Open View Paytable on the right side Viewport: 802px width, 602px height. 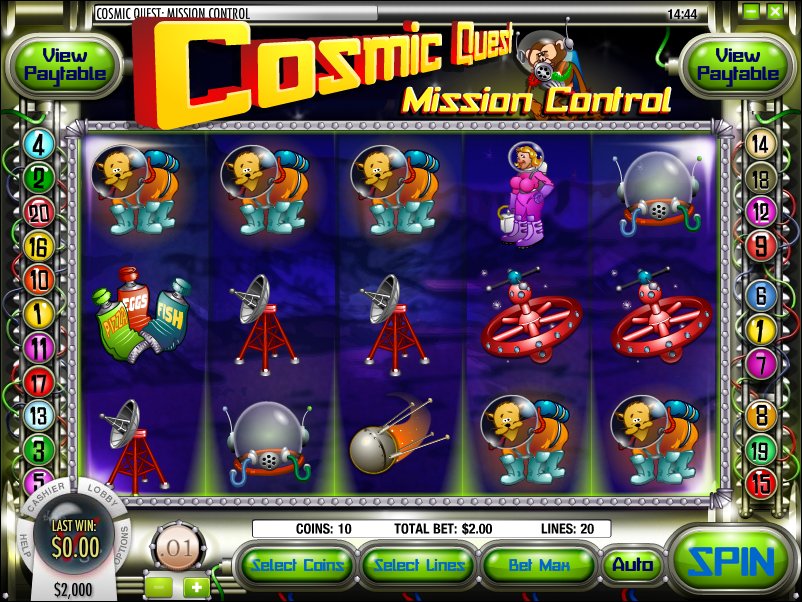click(737, 65)
